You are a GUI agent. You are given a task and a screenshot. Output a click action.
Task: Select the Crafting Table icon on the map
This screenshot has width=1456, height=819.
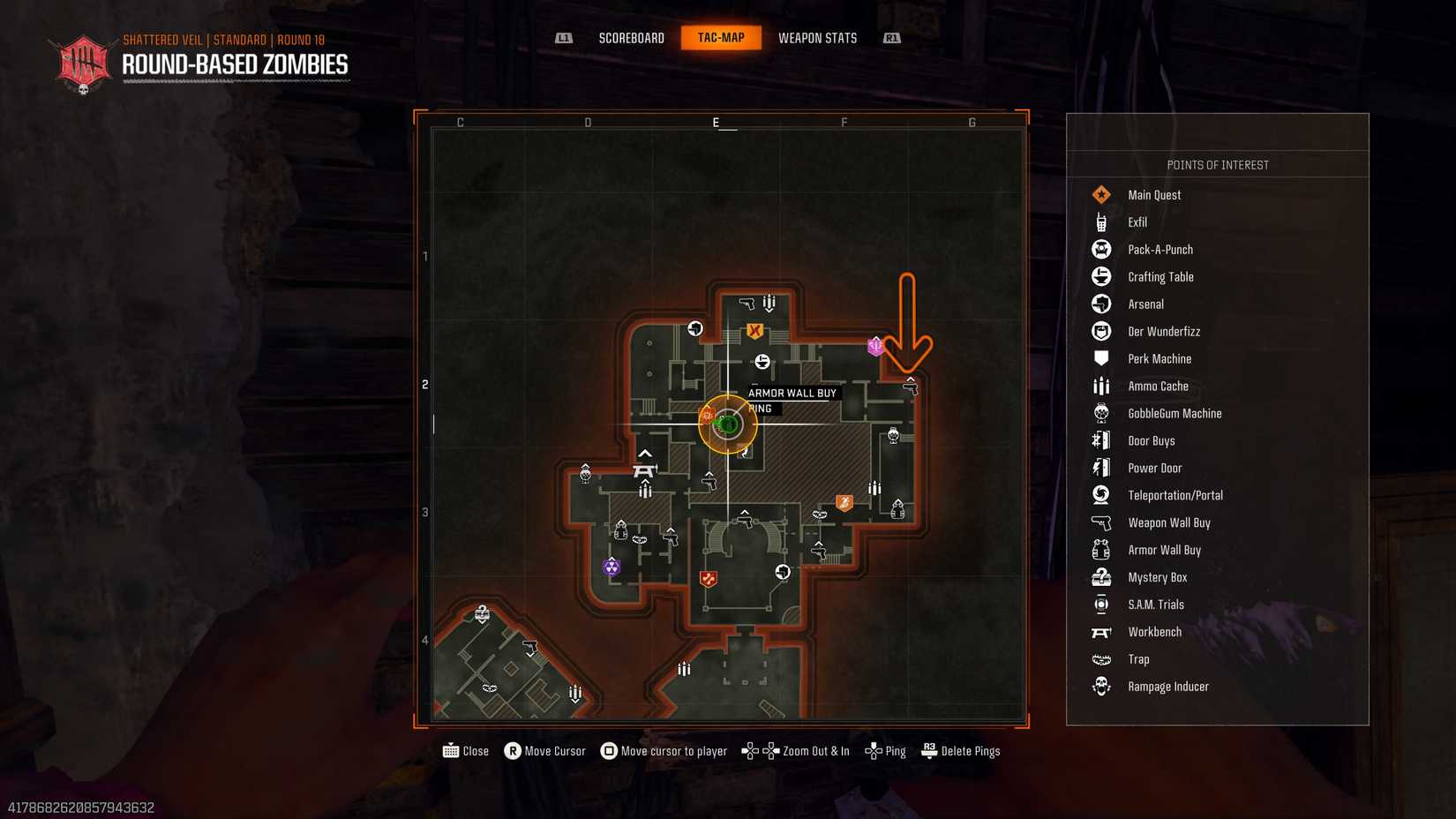[x=762, y=360]
